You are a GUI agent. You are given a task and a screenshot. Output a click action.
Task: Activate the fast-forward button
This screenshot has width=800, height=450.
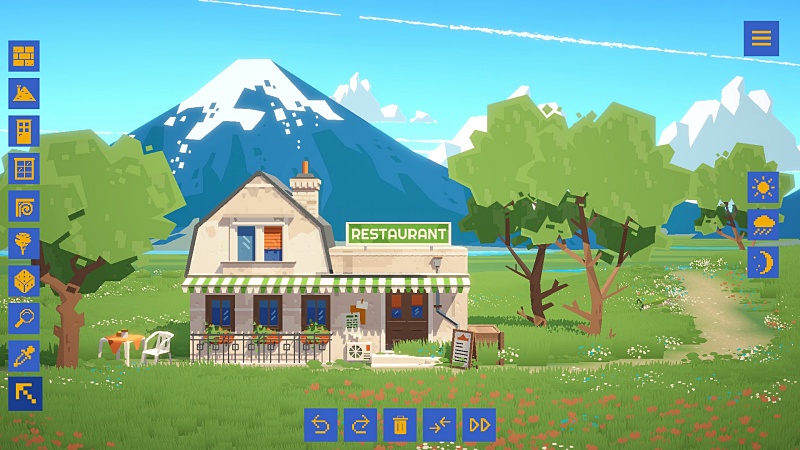(x=479, y=425)
